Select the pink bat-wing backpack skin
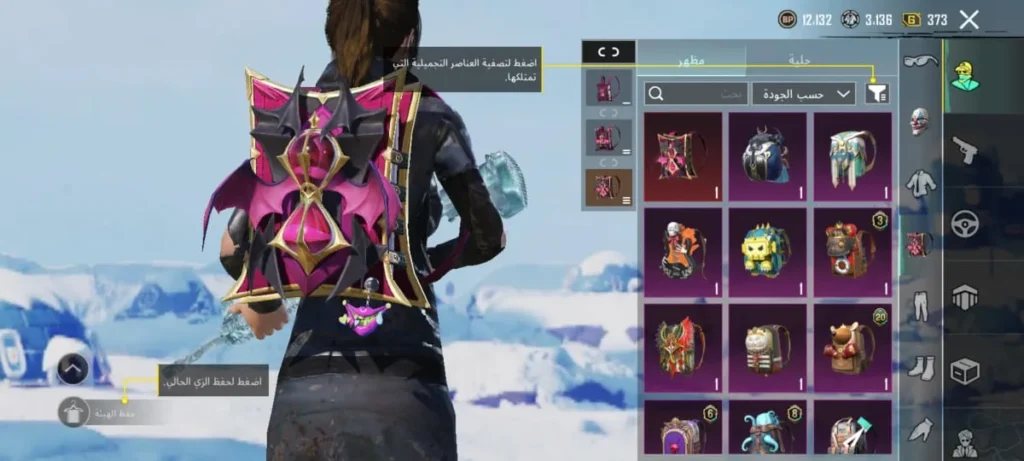The image size is (1024, 461). pyautogui.click(x=683, y=156)
